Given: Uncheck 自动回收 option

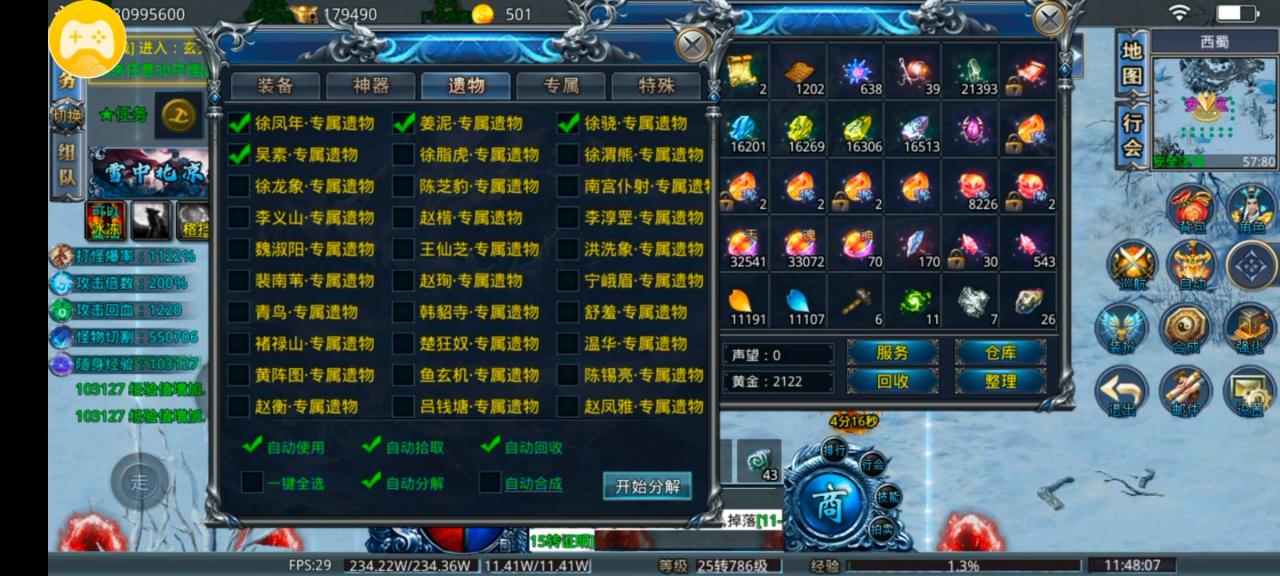Looking at the screenshot, I should tap(491, 446).
